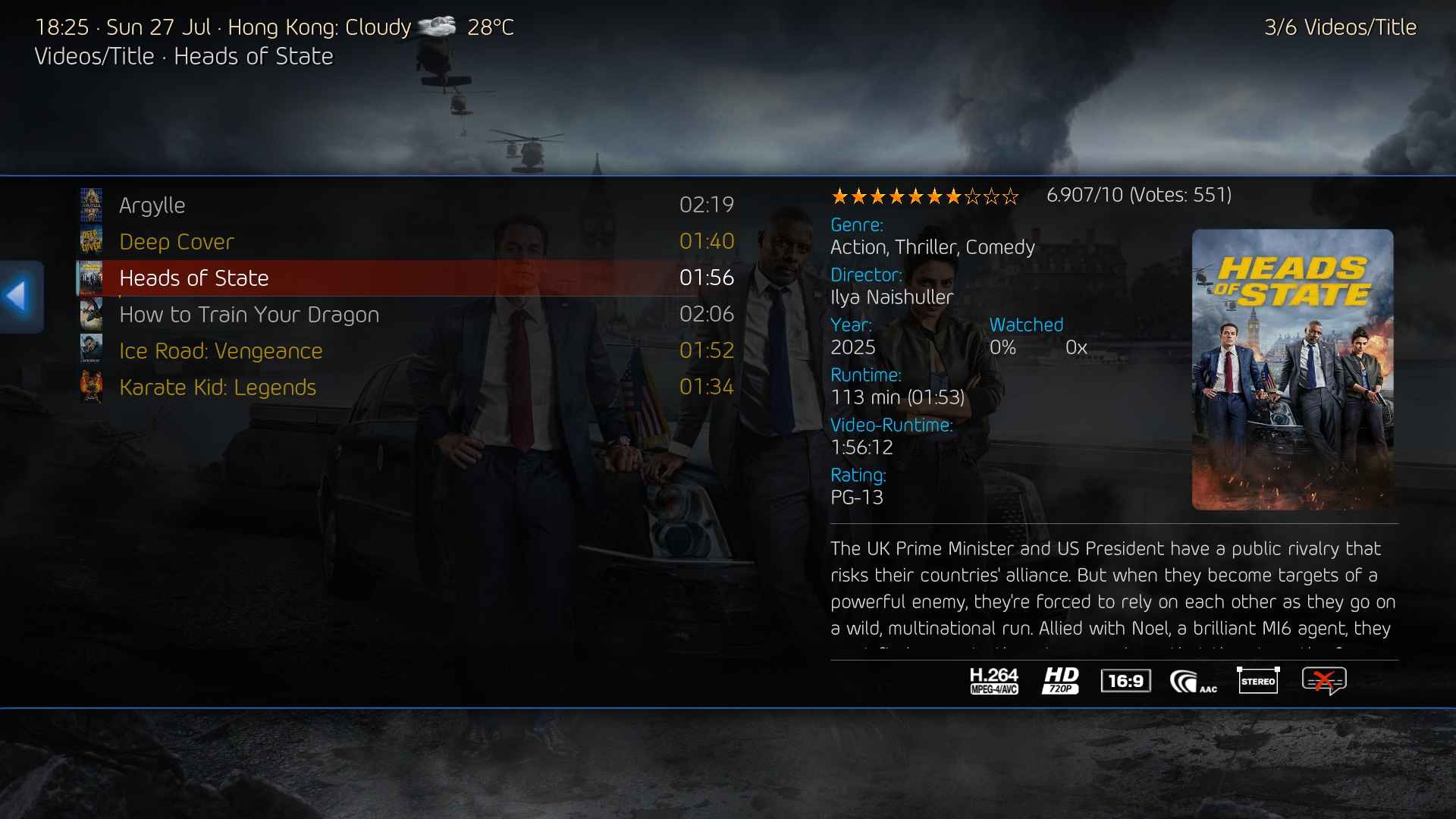
Task: Select Argylle in the movie list
Action: 152,206
